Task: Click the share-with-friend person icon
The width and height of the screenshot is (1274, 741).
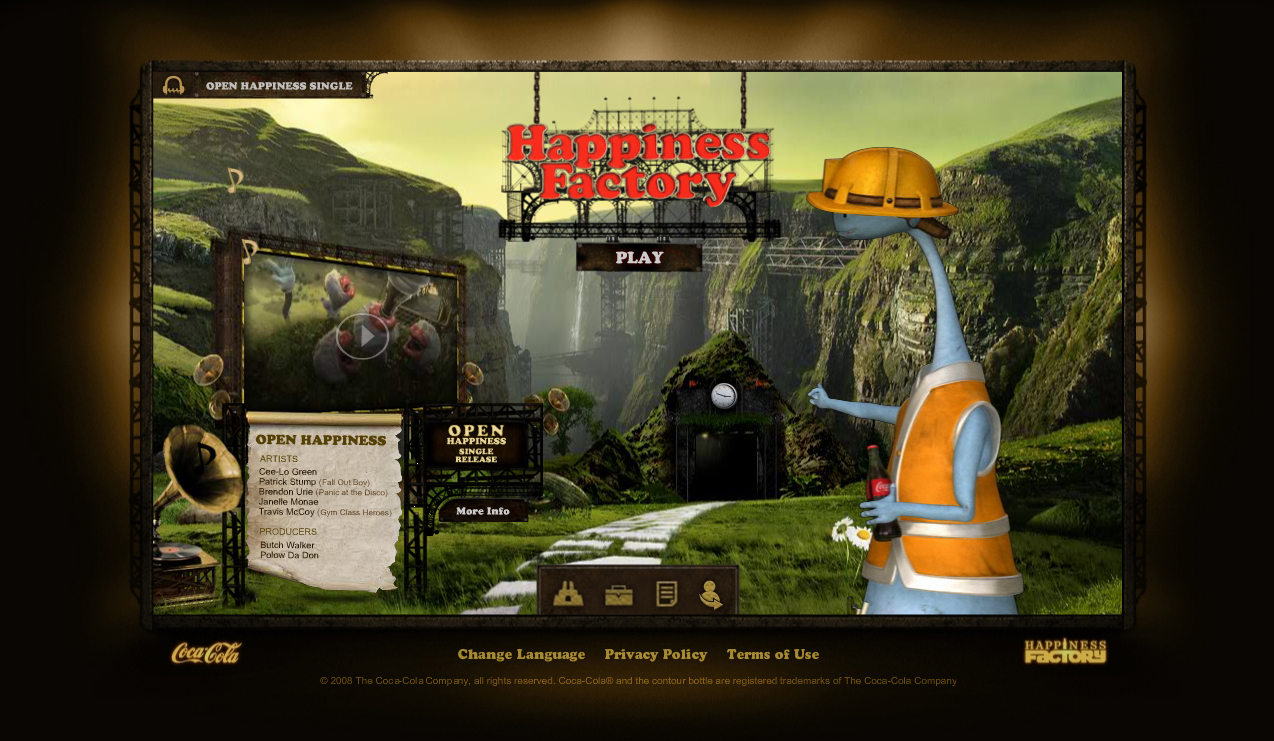Action: point(711,594)
